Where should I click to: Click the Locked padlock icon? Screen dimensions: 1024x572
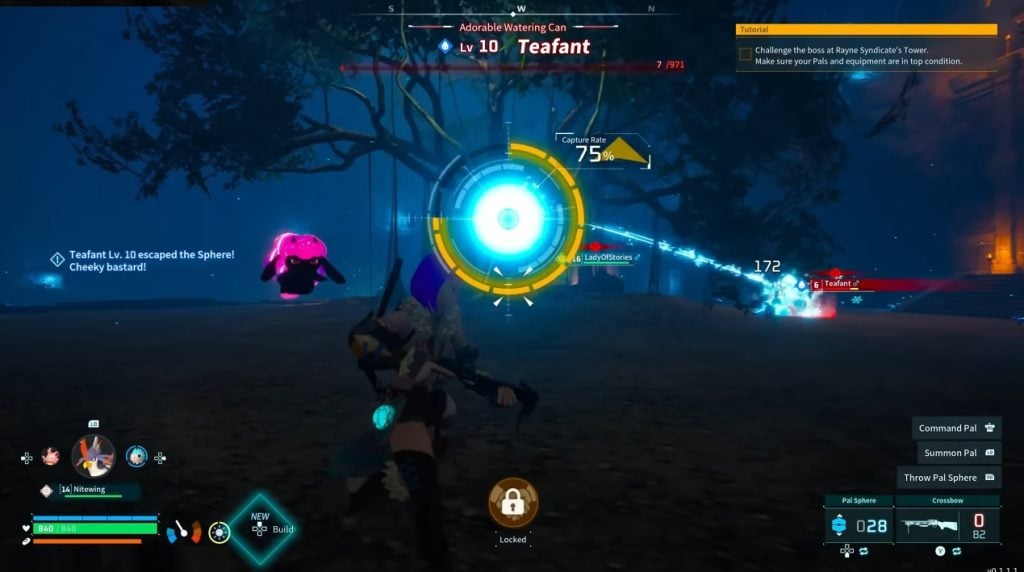513,503
